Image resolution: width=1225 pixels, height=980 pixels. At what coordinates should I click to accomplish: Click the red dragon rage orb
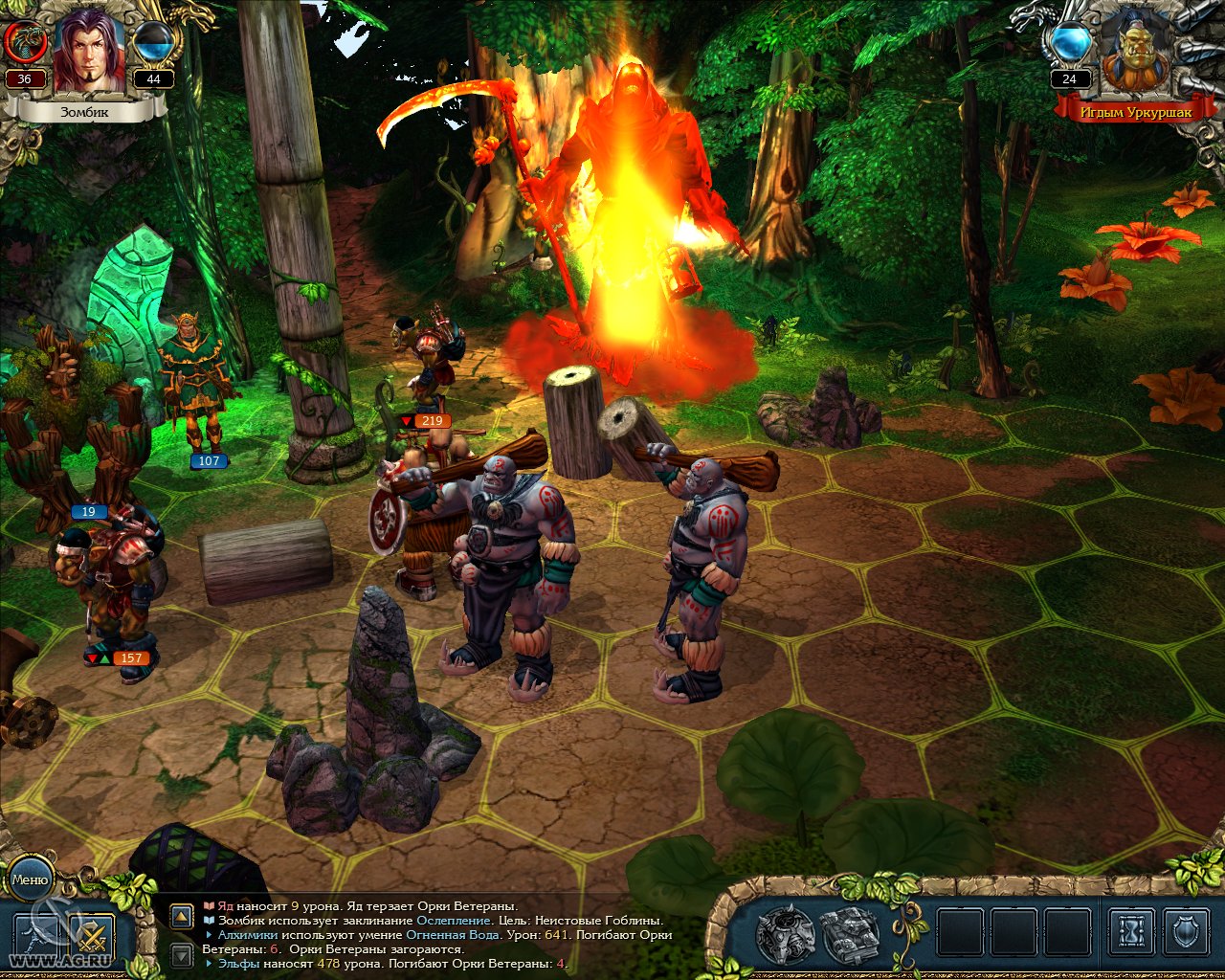[26, 42]
